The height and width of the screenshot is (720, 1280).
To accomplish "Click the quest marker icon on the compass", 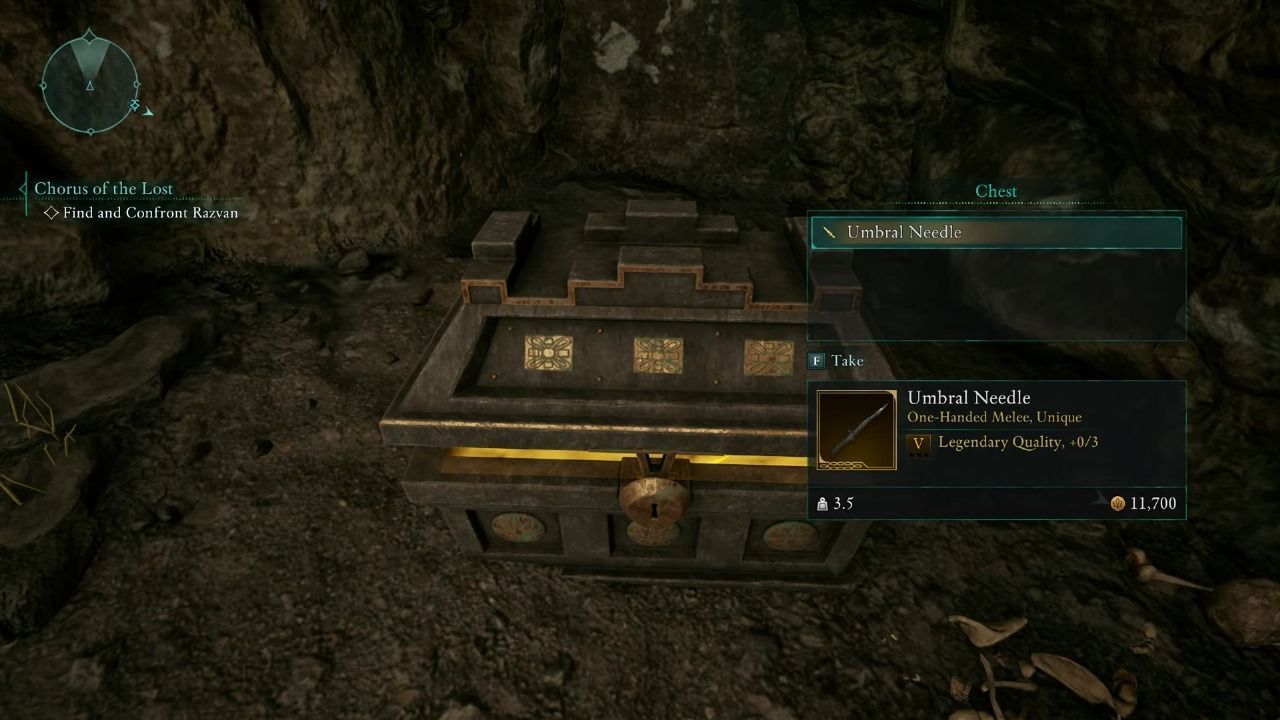I will [134, 104].
